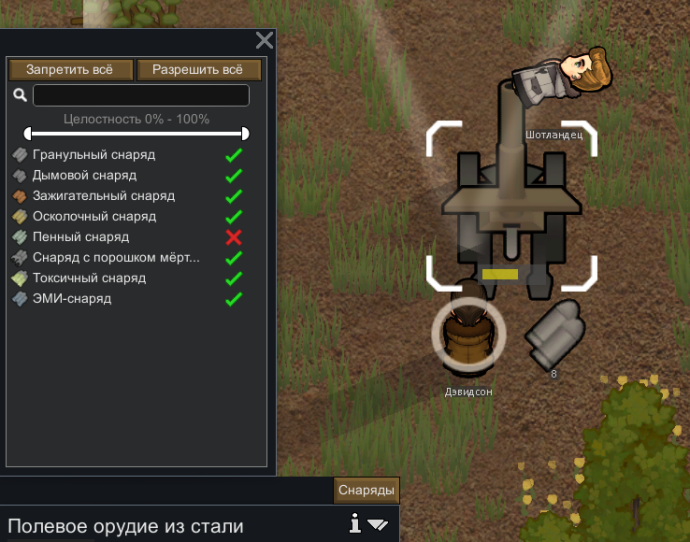Toggle 'Осколочный снаряд' checkmark
690x542 pixels.
click(234, 217)
